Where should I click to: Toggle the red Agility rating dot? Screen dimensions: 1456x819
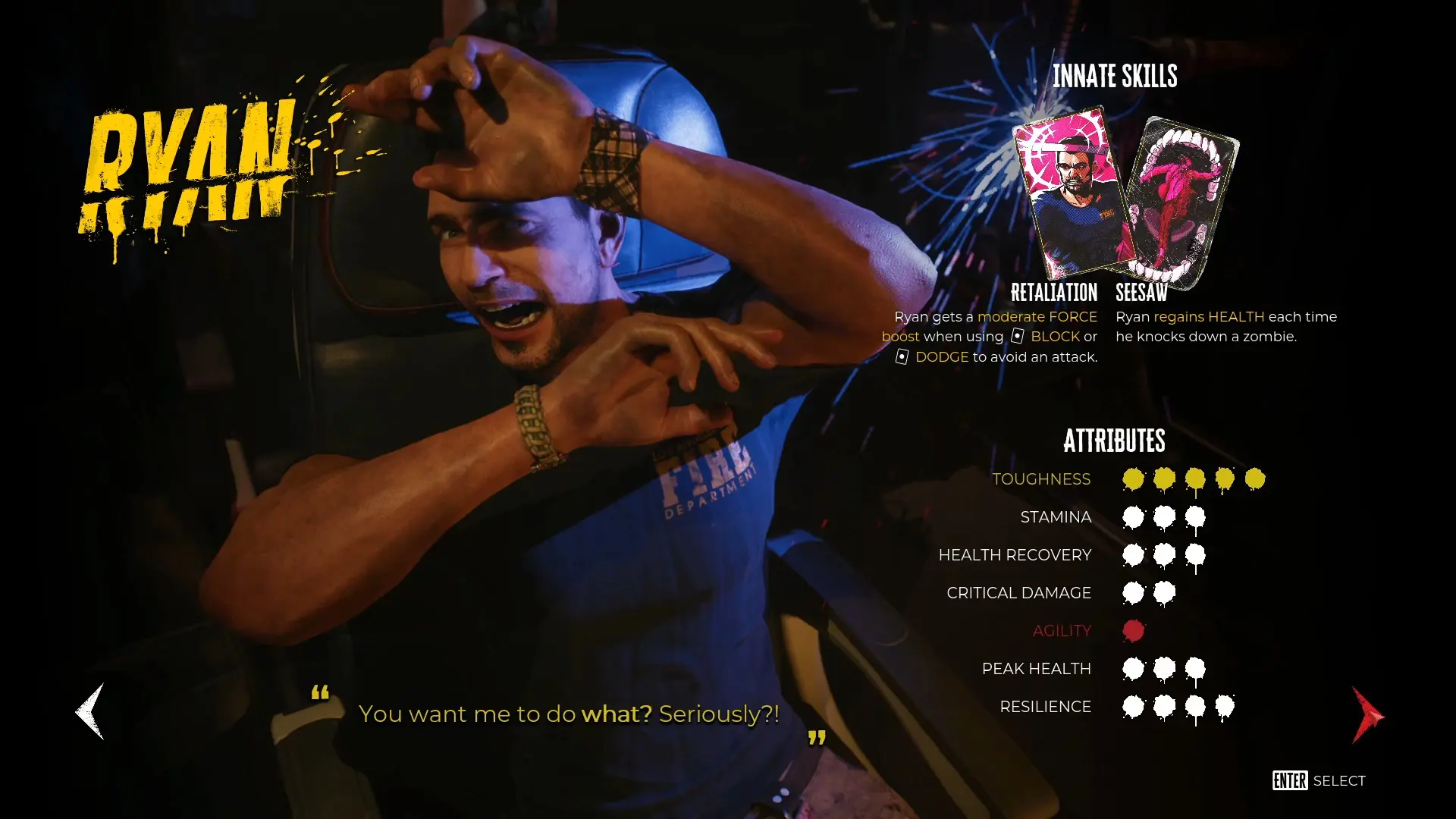point(1133,630)
